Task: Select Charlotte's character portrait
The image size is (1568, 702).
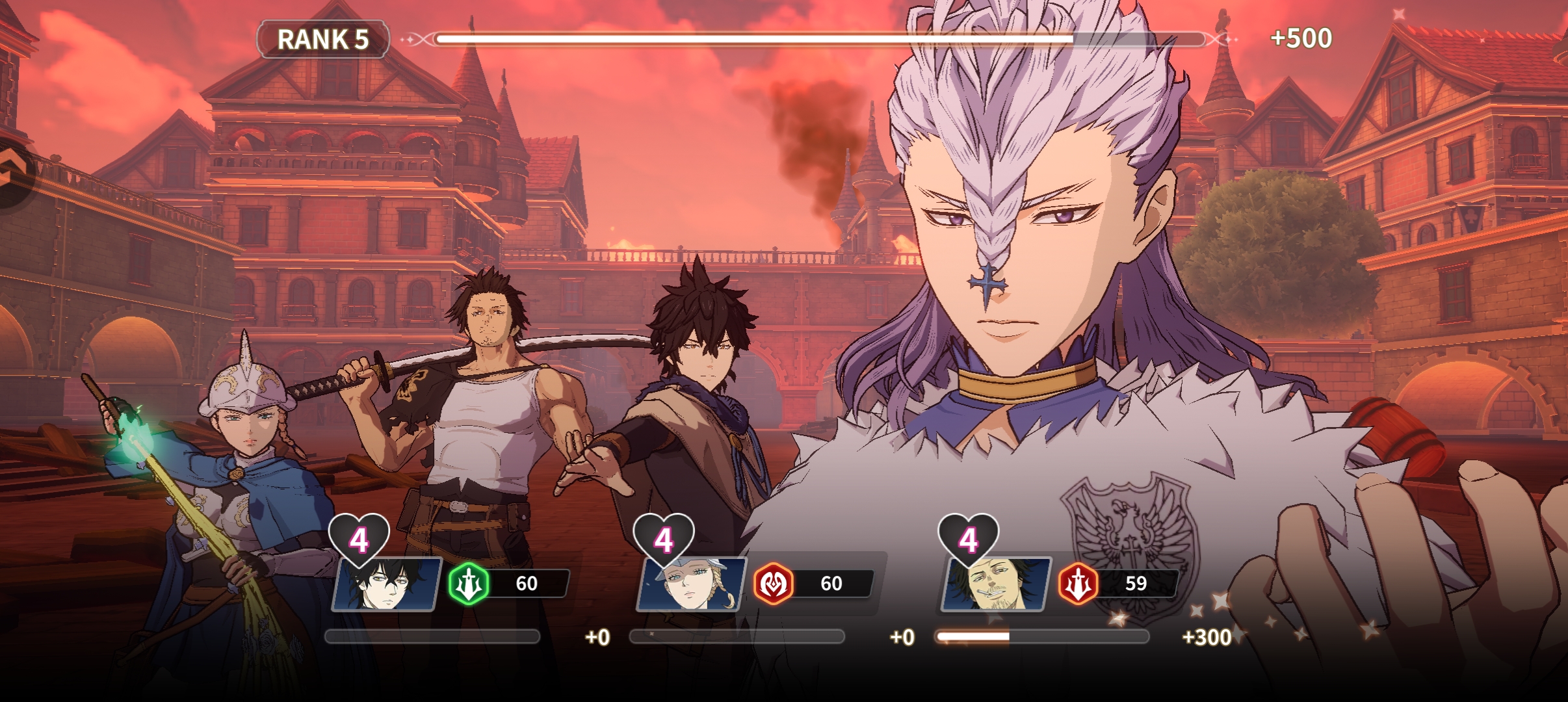Action: pos(691,584)
